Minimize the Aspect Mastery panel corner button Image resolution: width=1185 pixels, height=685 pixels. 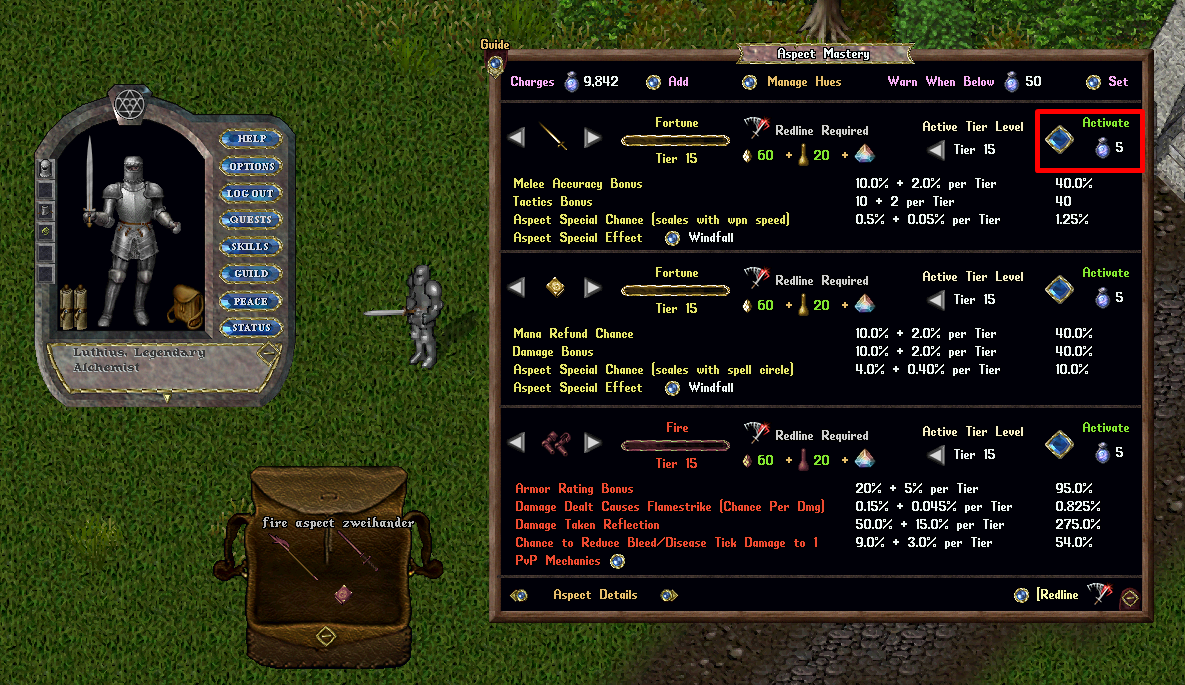coord(1129,598)
